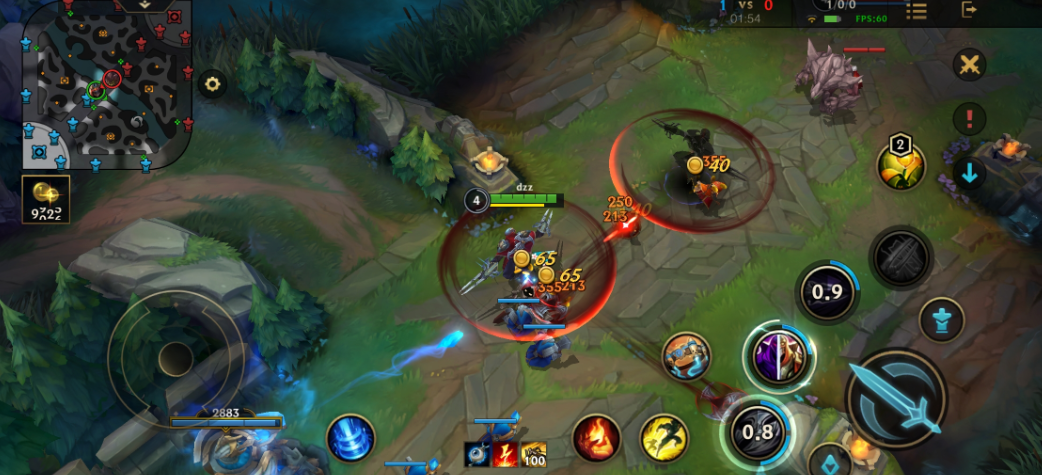
Task: Open the scoreboard list icon
Action: 916,11
